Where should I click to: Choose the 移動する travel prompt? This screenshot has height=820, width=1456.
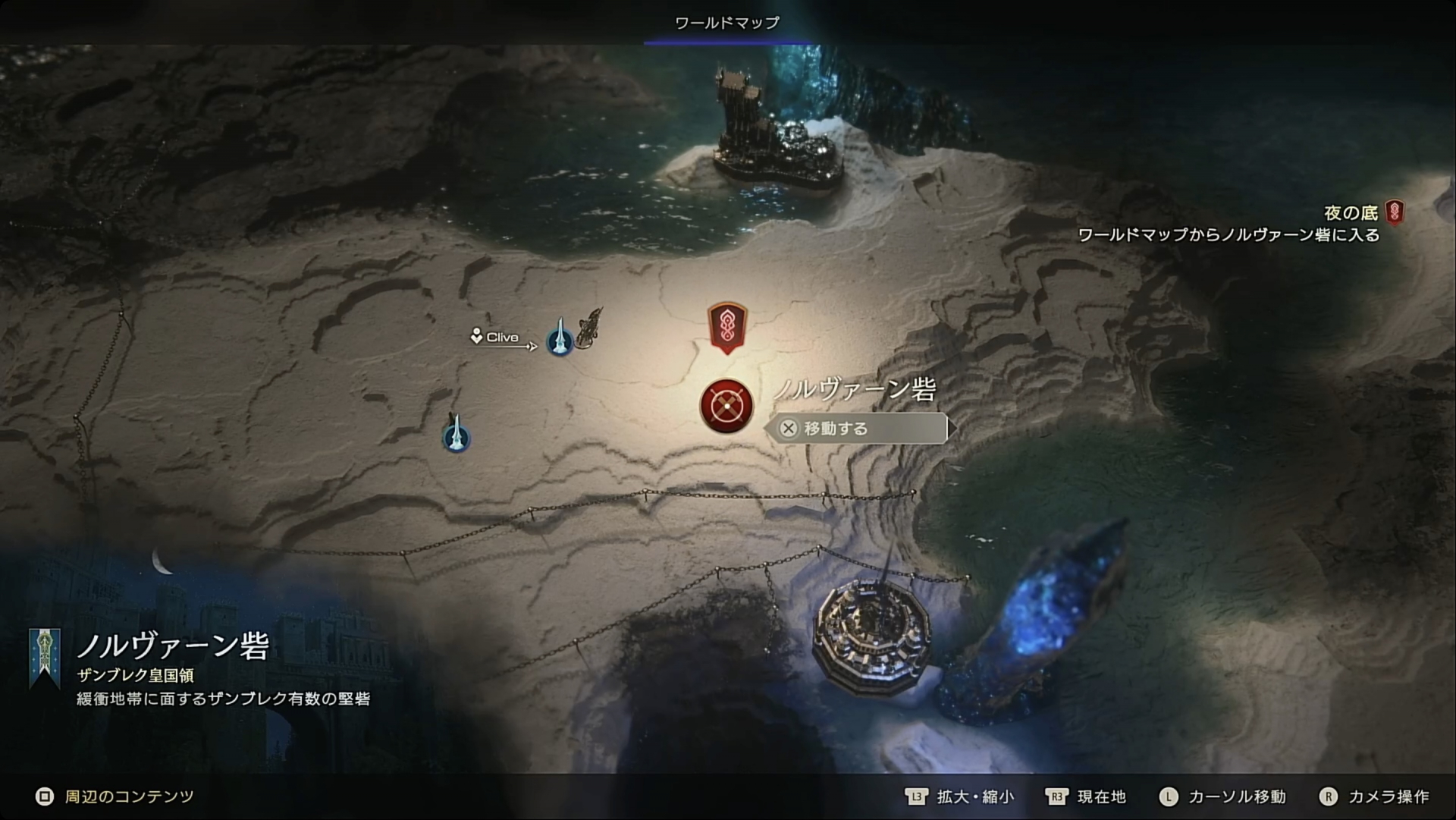857,429
